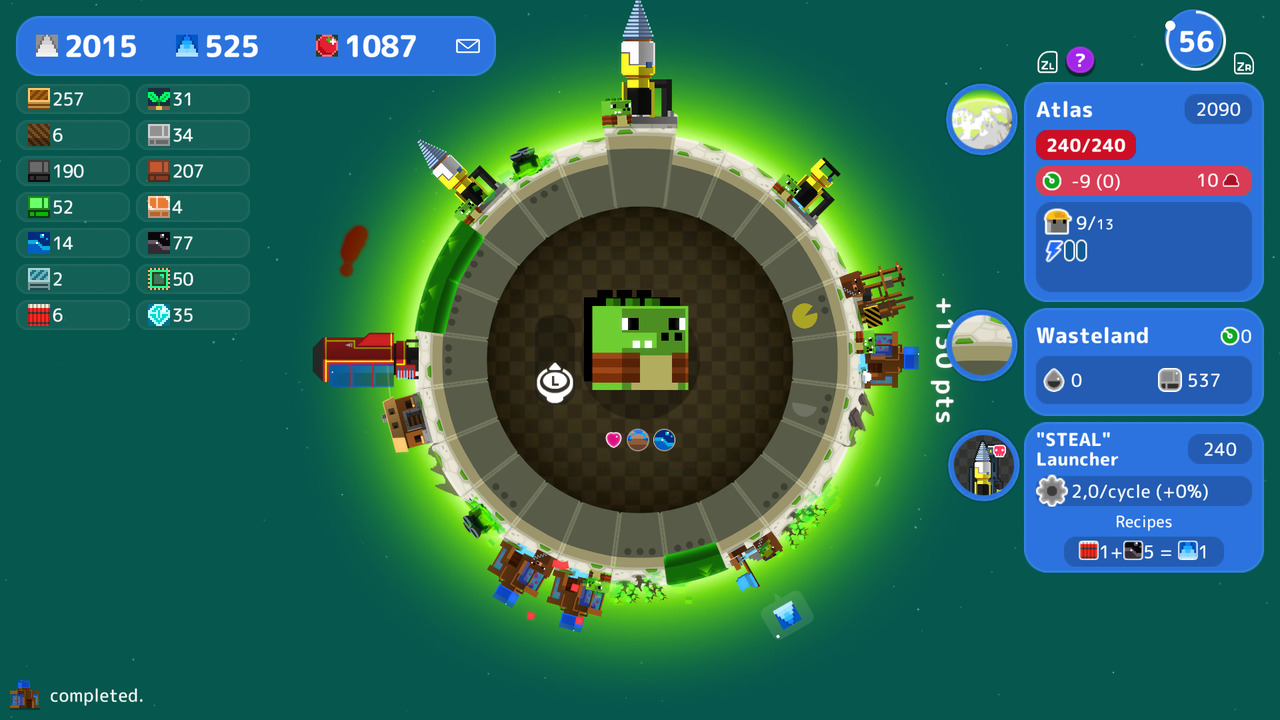Select the dynamite resource icon
1280x720 pixels.
point(37,315)
